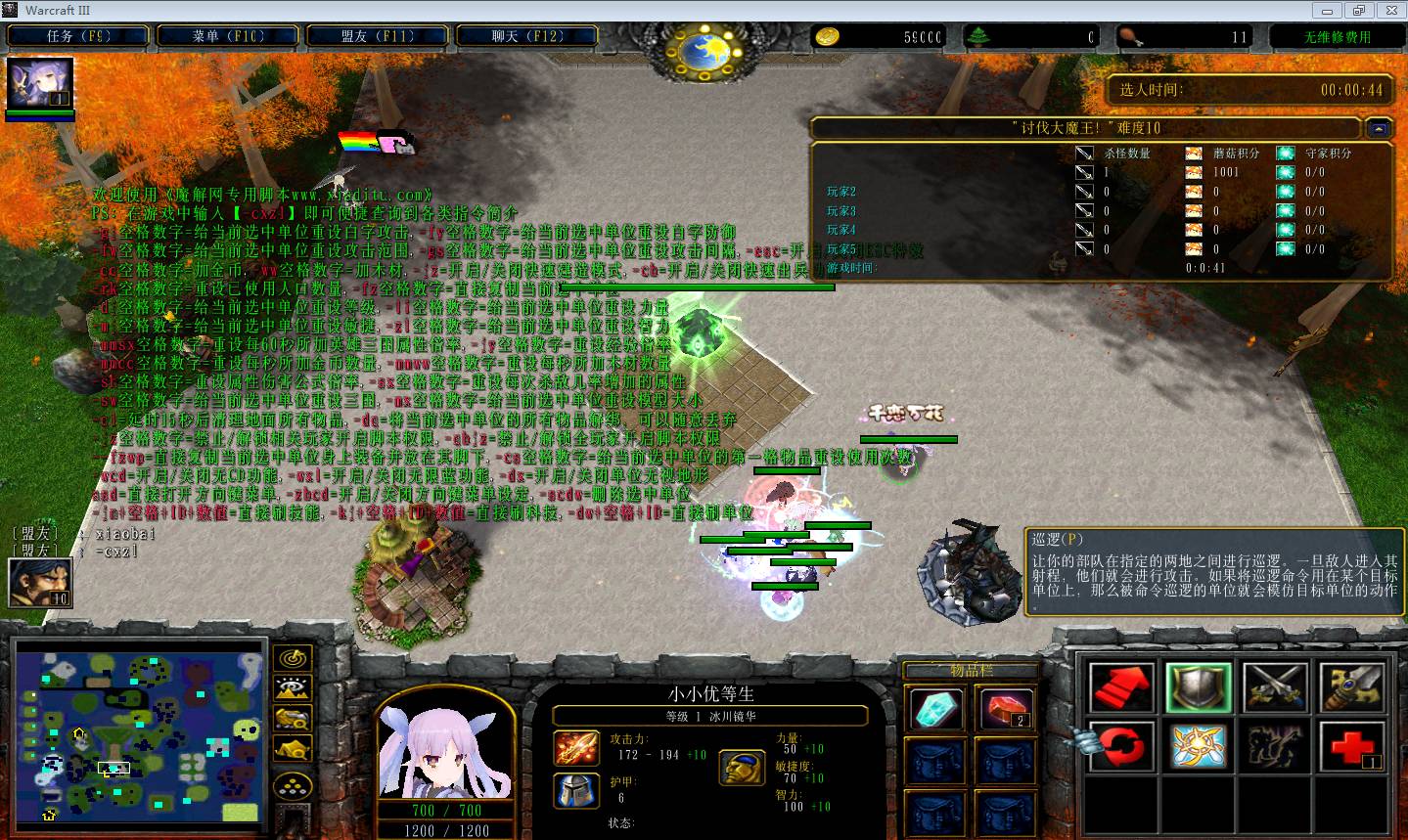Activate the minimap signal ping button
Image resolution: width=1408 pixels, height=840 pixels.
[x=294, y=658]
